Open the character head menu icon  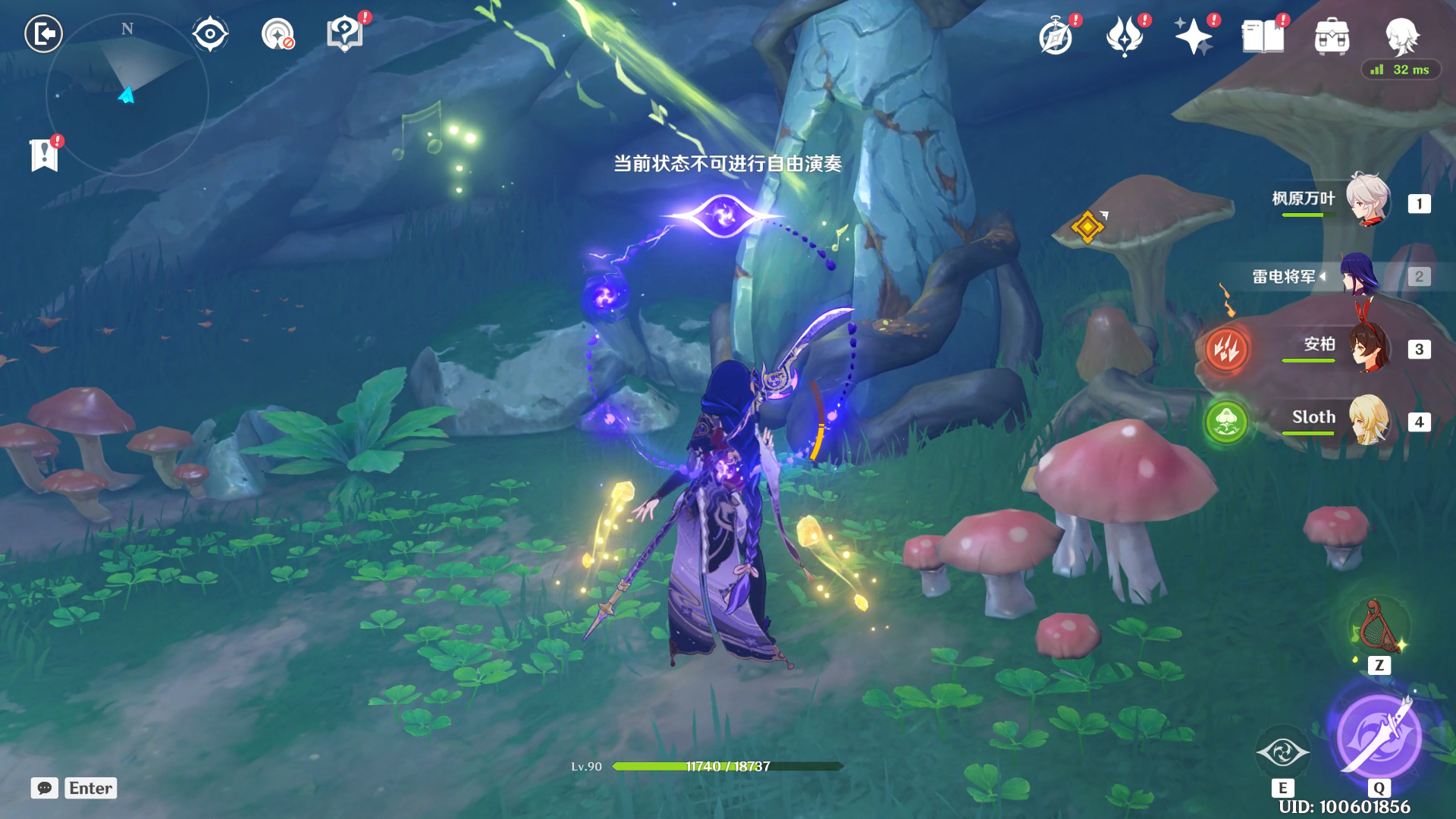pyautogui.click(x=1401, y=35)
